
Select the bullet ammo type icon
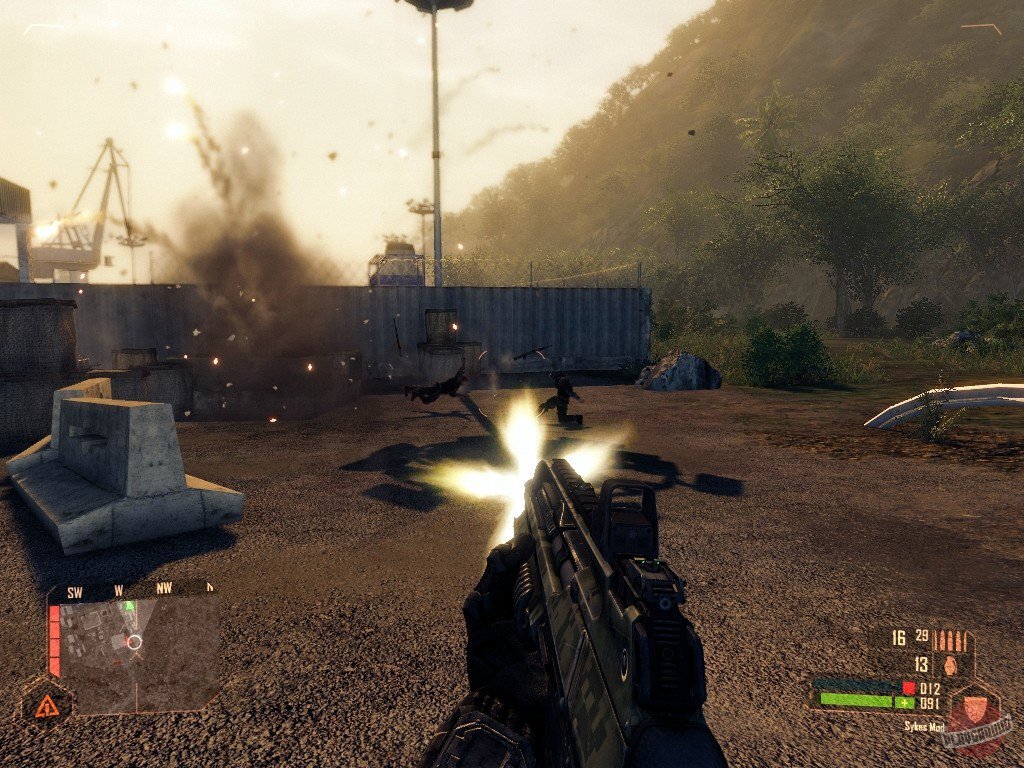click(952, 639)
